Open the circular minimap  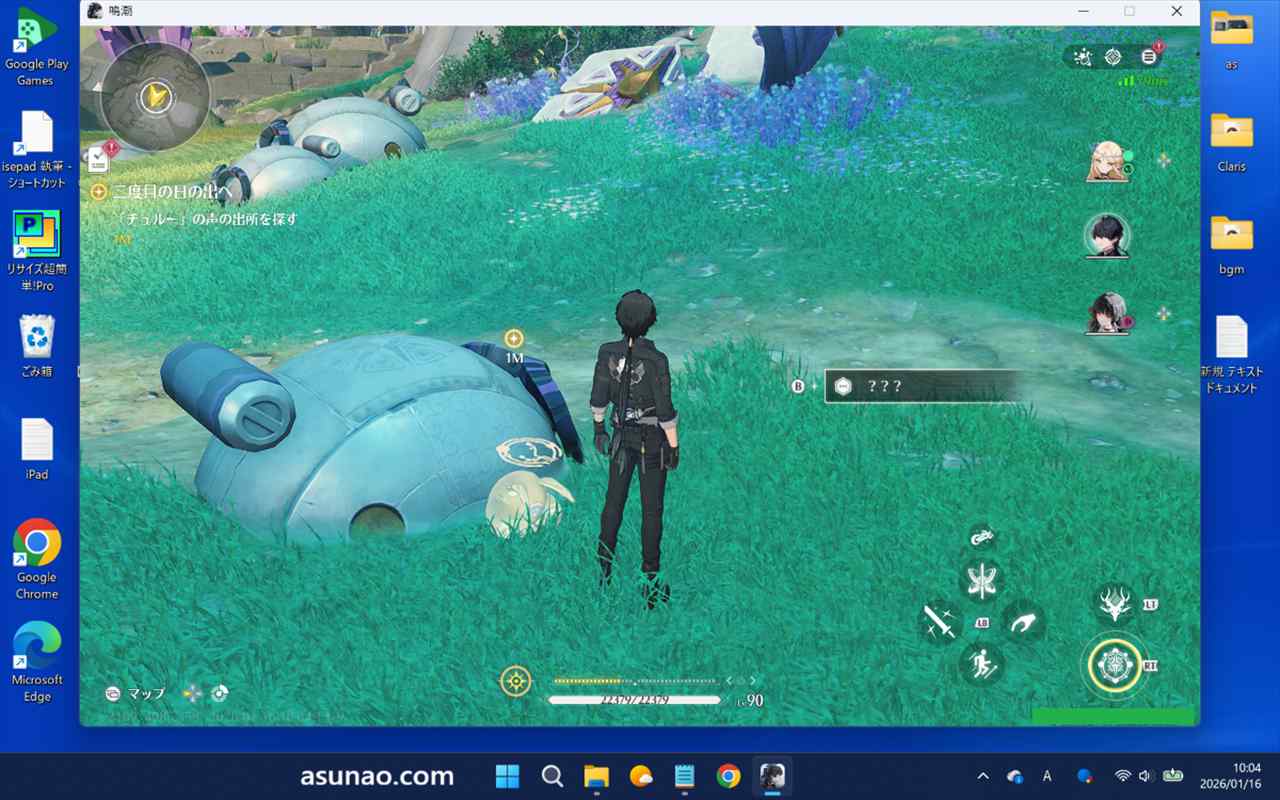coord(155,96)
